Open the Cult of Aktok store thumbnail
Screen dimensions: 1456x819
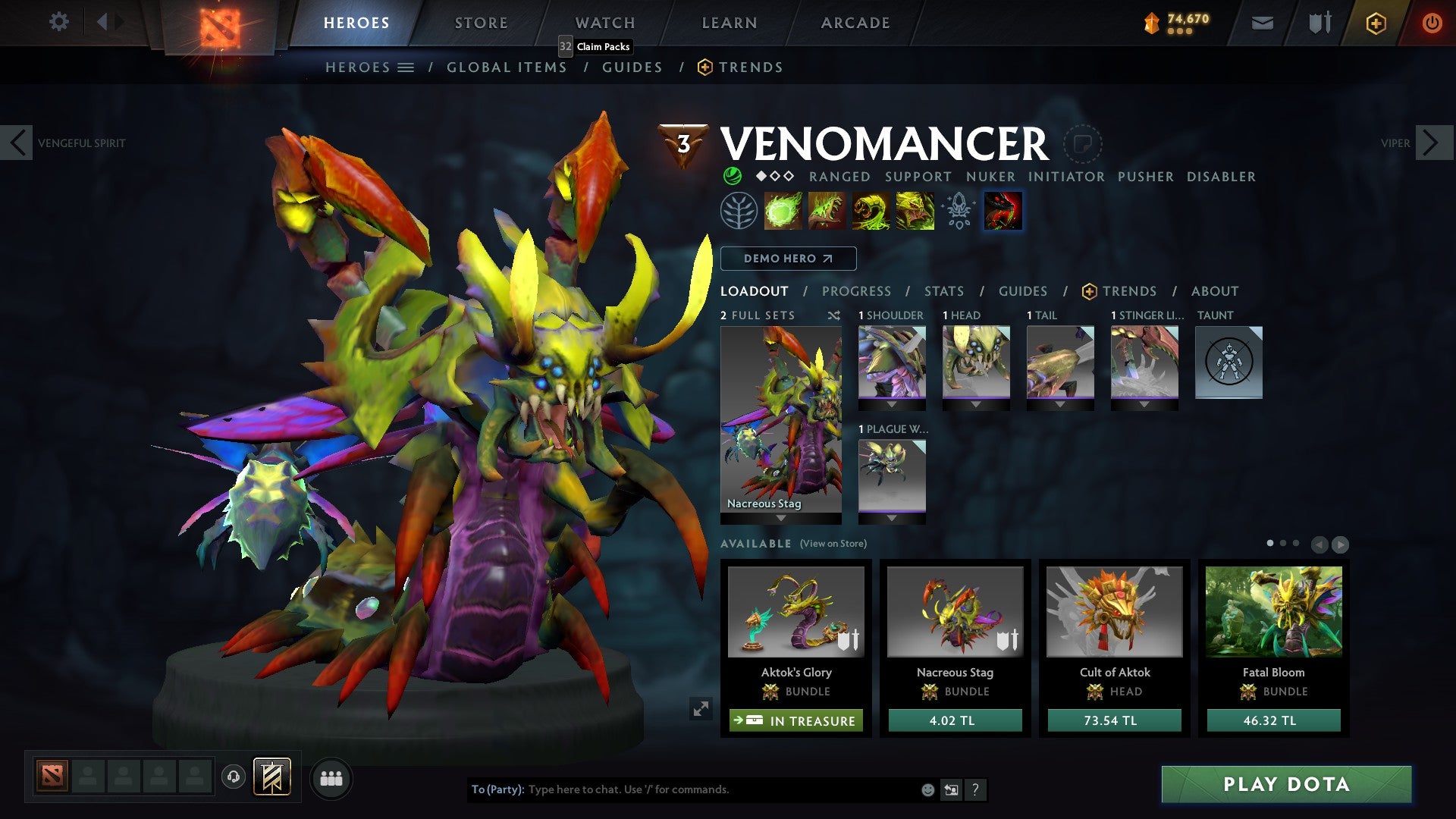pos(1113,612)
